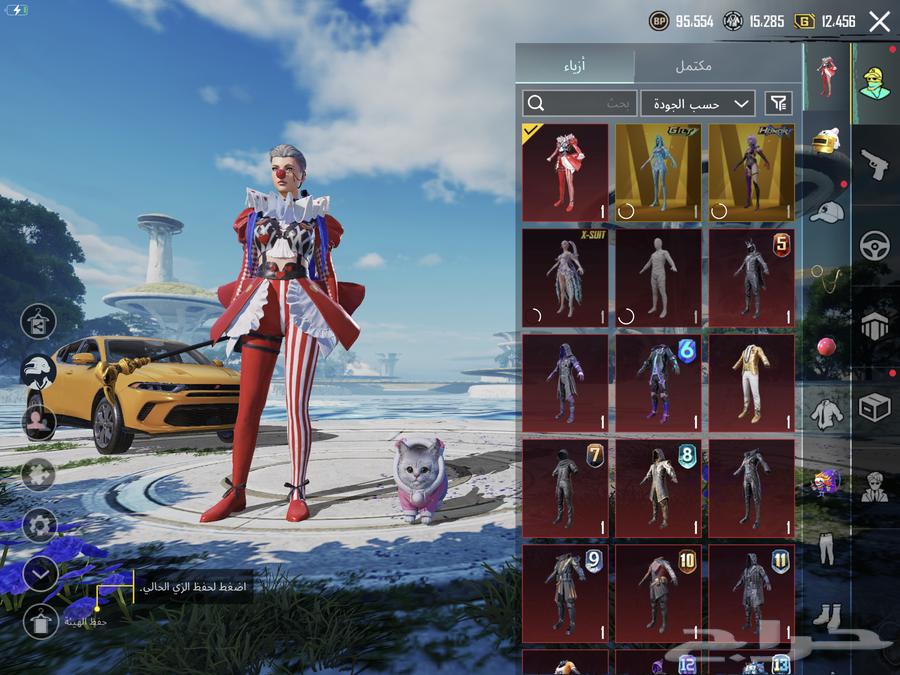Viewport: 900px width, 675px height.
Task: Show the pants category
Action: (826, 548)
